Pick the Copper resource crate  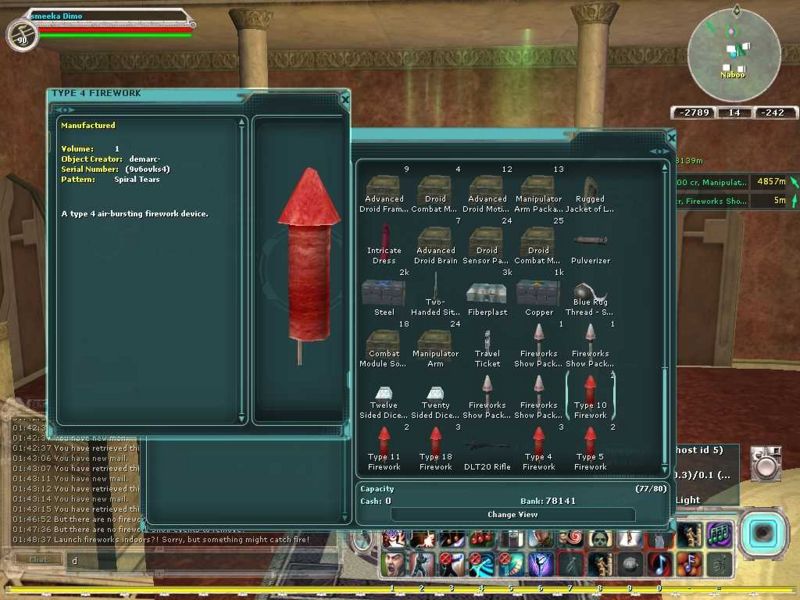[x=538, y=293]
